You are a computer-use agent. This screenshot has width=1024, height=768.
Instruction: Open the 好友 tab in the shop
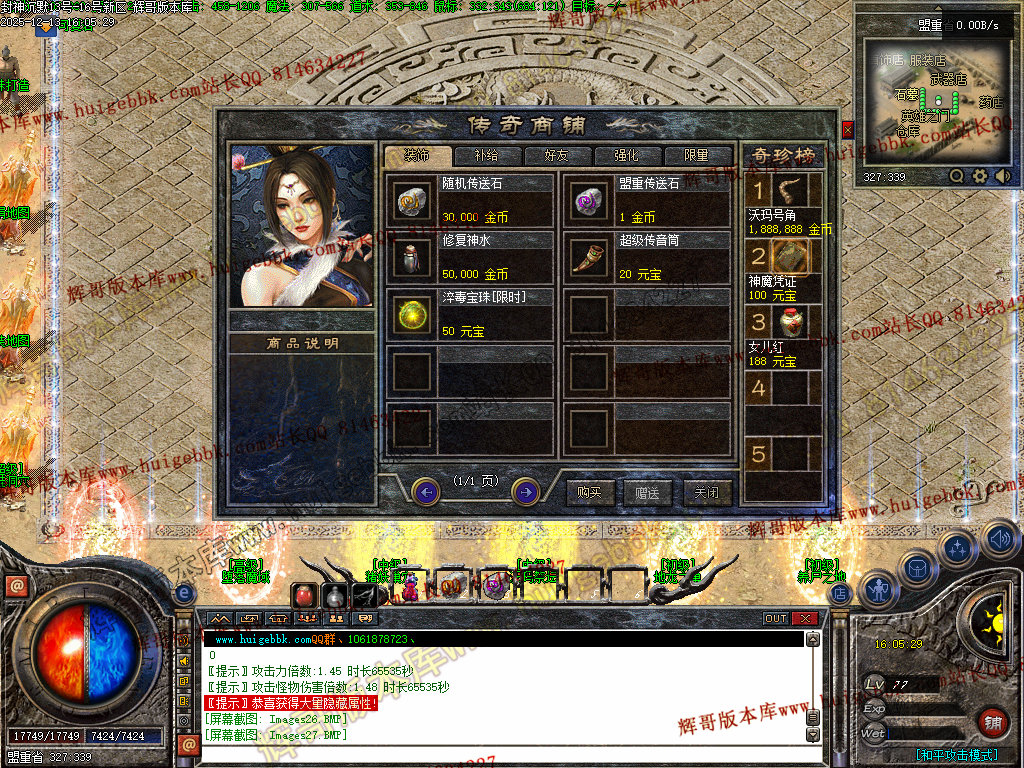coord(556,156)
